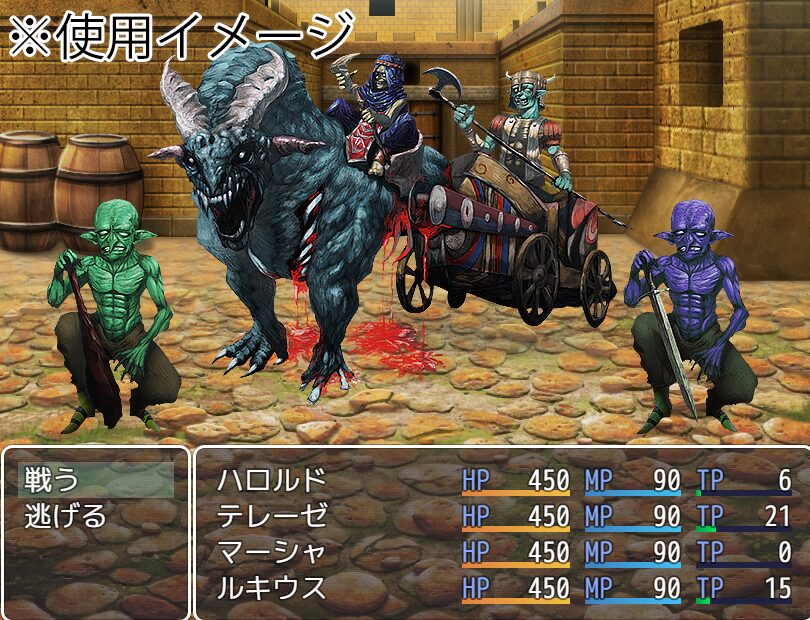Choose 逃げる (Escape) from battle menu

[x=65, y=516]
